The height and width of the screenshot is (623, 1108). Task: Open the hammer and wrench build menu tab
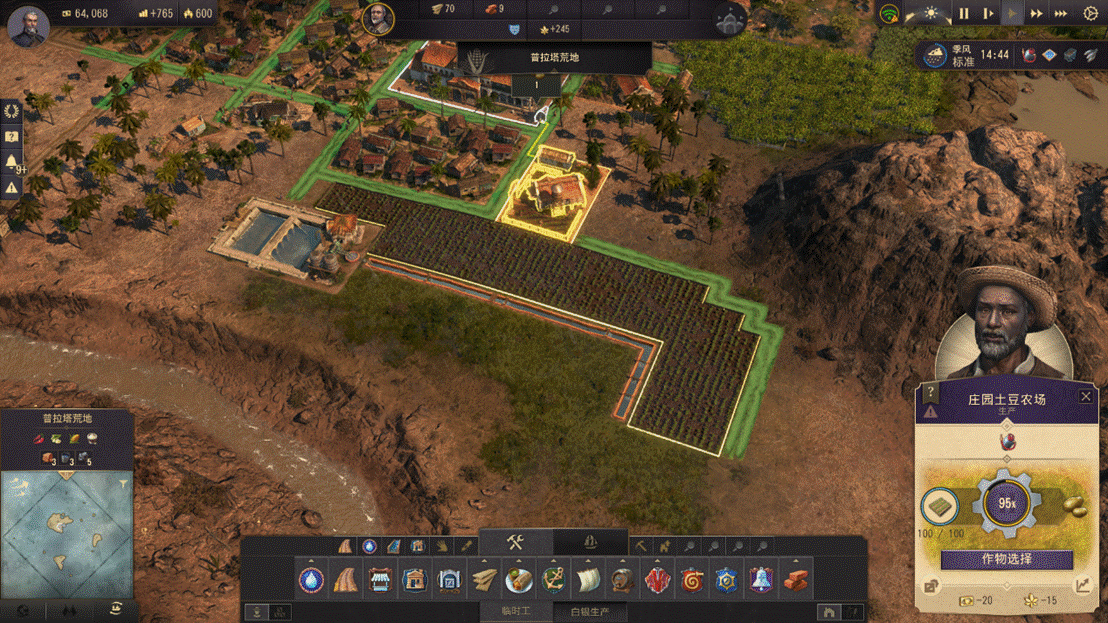click(x=516, y=543)
